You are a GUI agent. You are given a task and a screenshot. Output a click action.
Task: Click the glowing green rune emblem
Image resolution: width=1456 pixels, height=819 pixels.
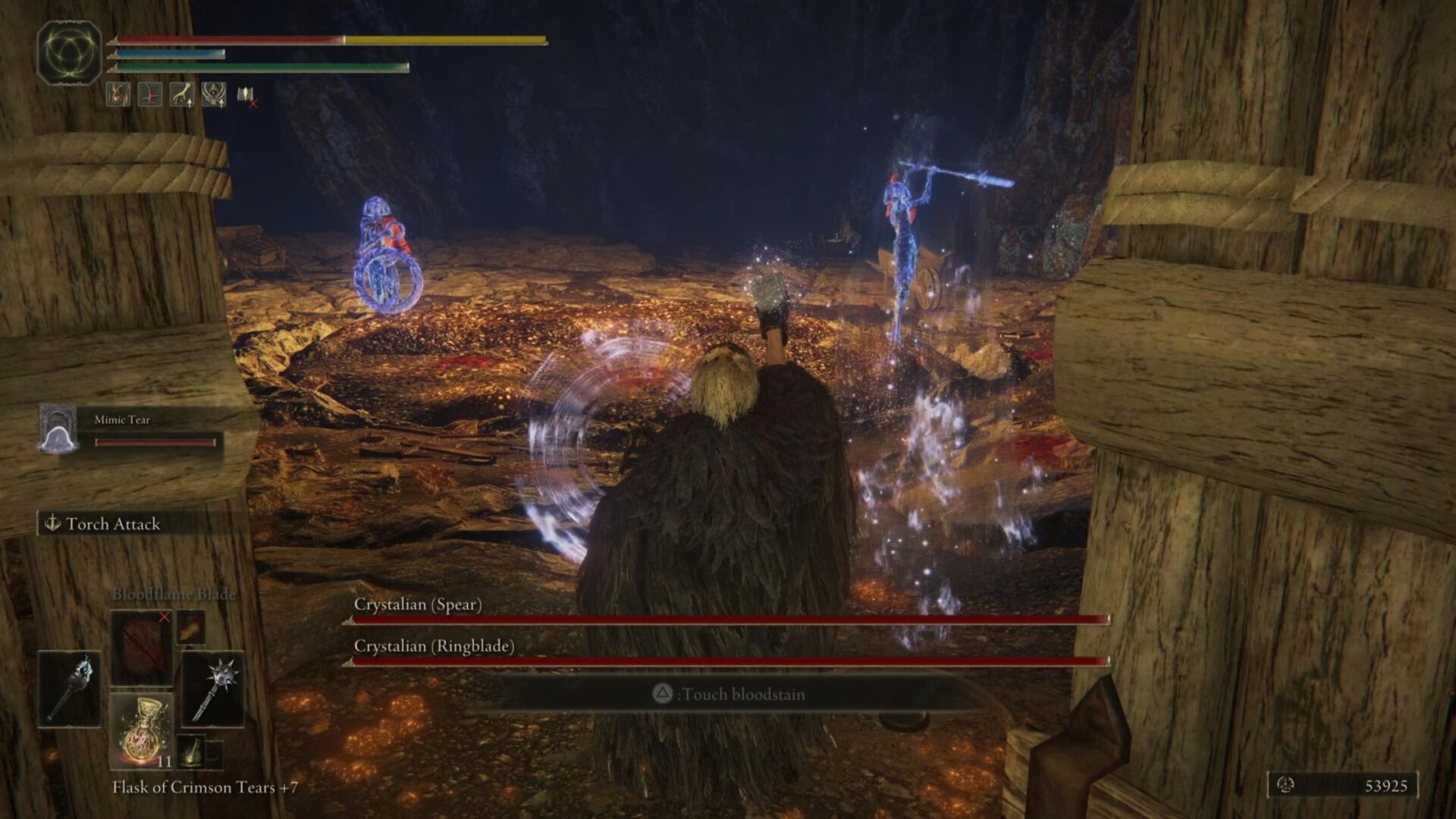(69, 53)
